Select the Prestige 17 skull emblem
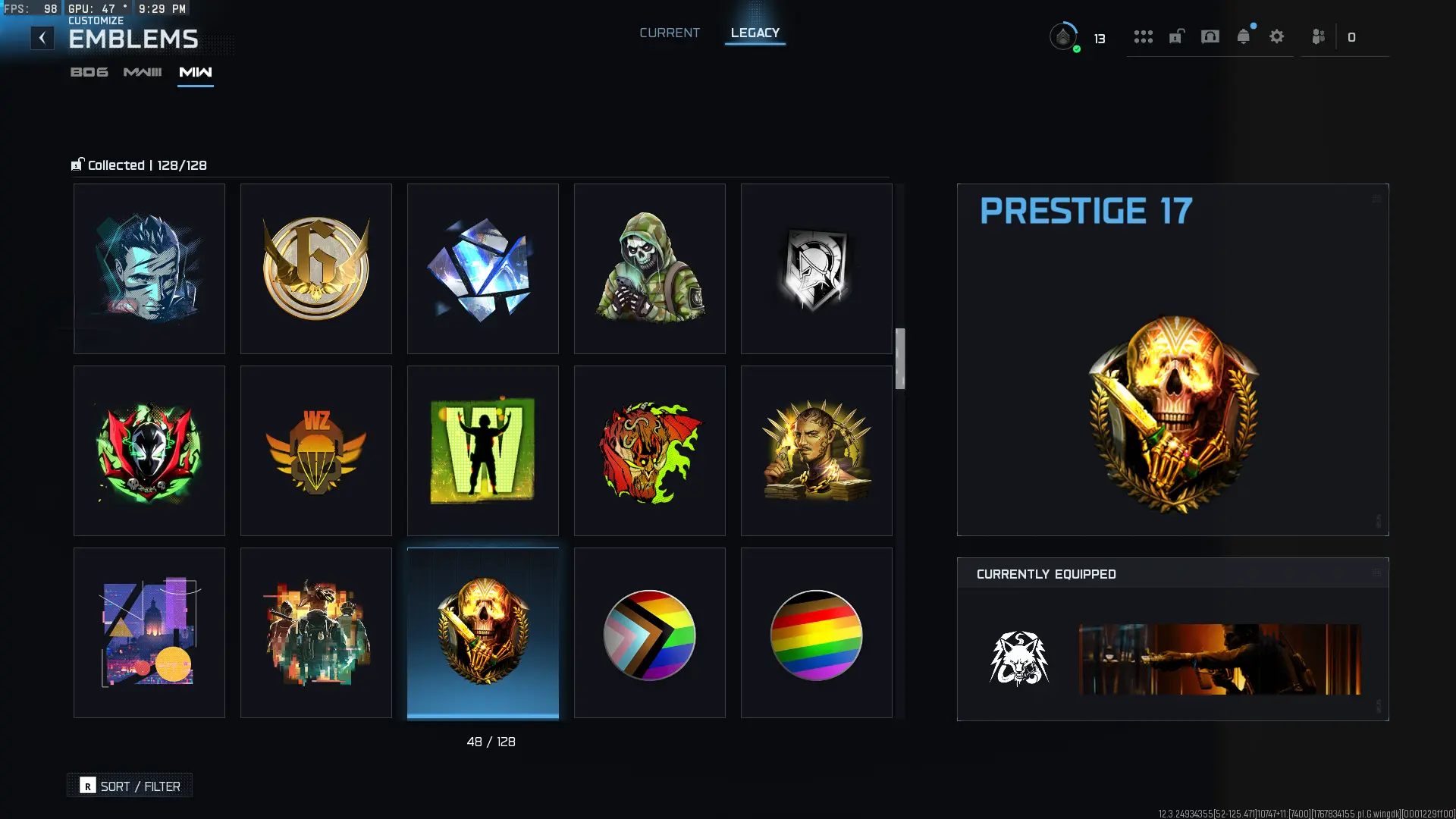The height and width of the screenshot is (819, 1456). [x=482, y=632]
